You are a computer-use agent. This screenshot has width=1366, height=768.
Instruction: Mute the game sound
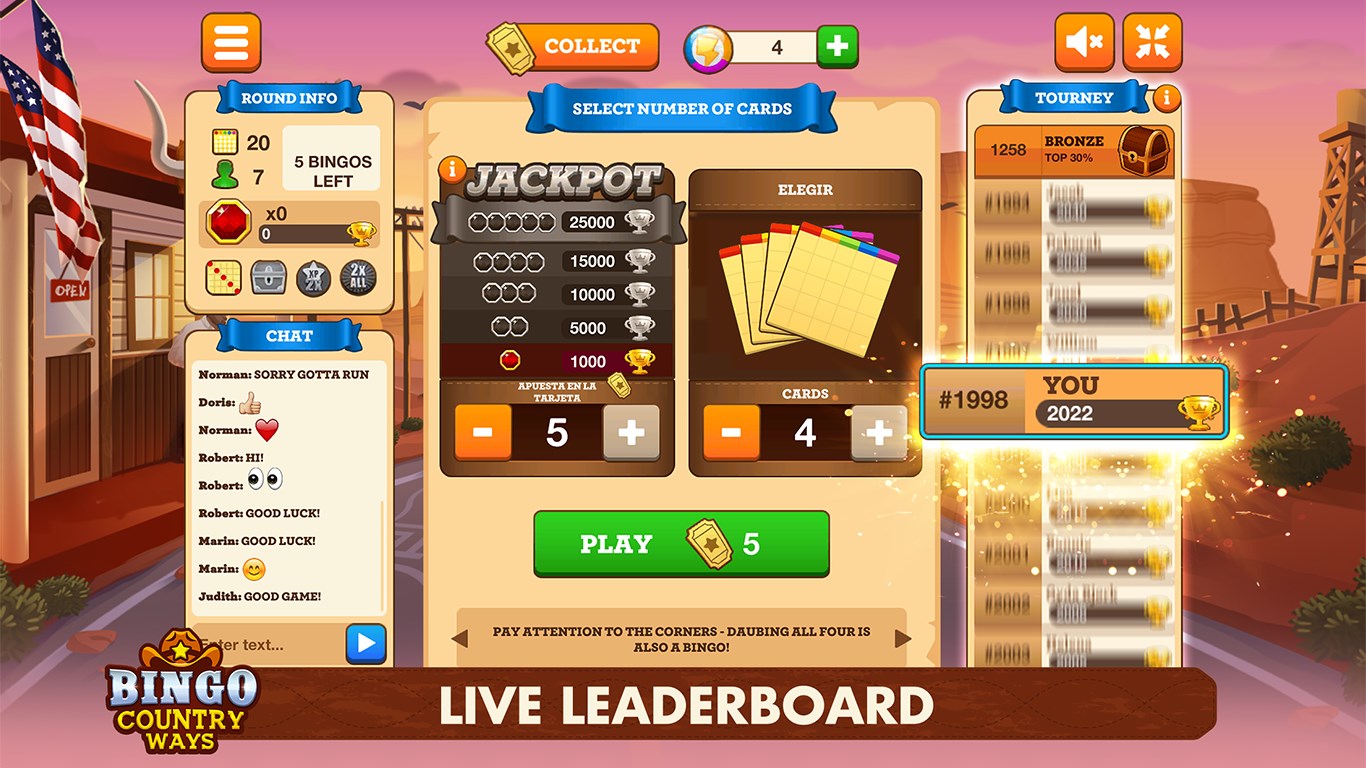1084,42
